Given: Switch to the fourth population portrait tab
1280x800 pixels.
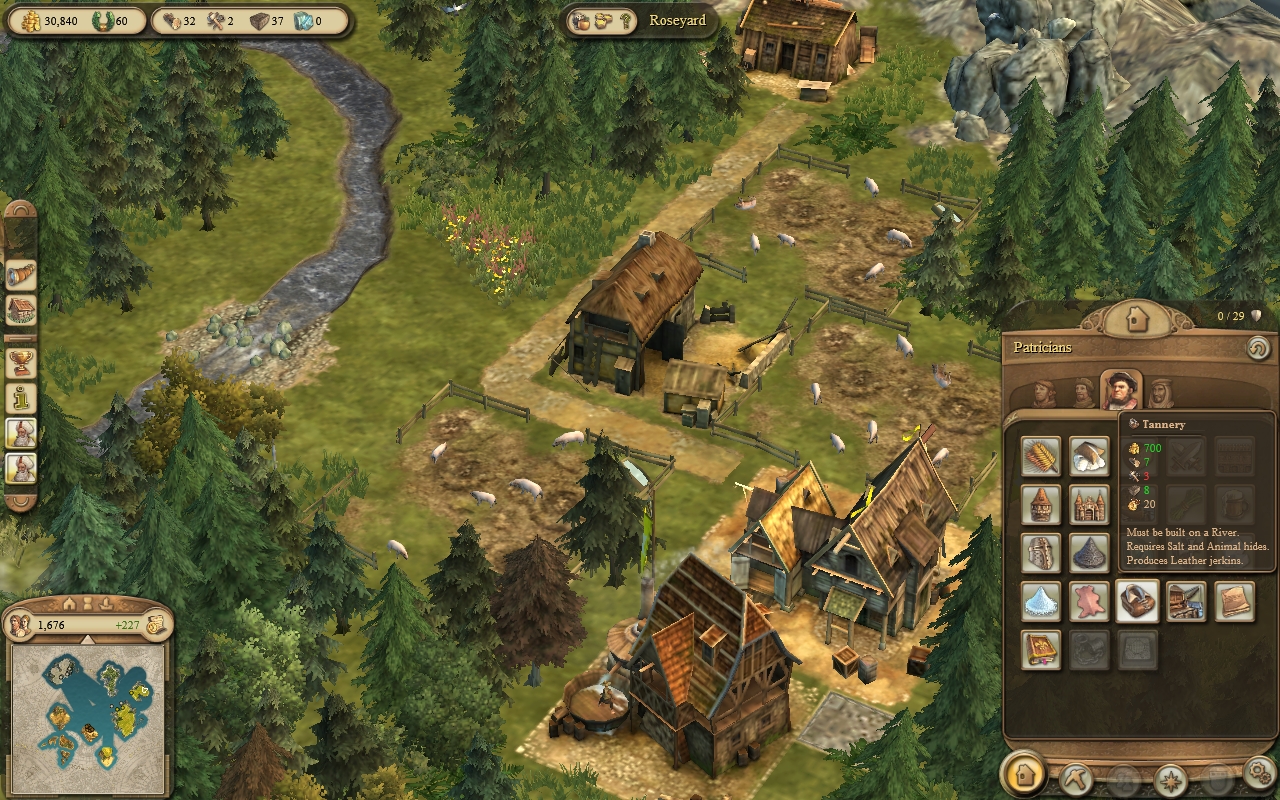Looking at the screenshot, I should point(1160,393).
